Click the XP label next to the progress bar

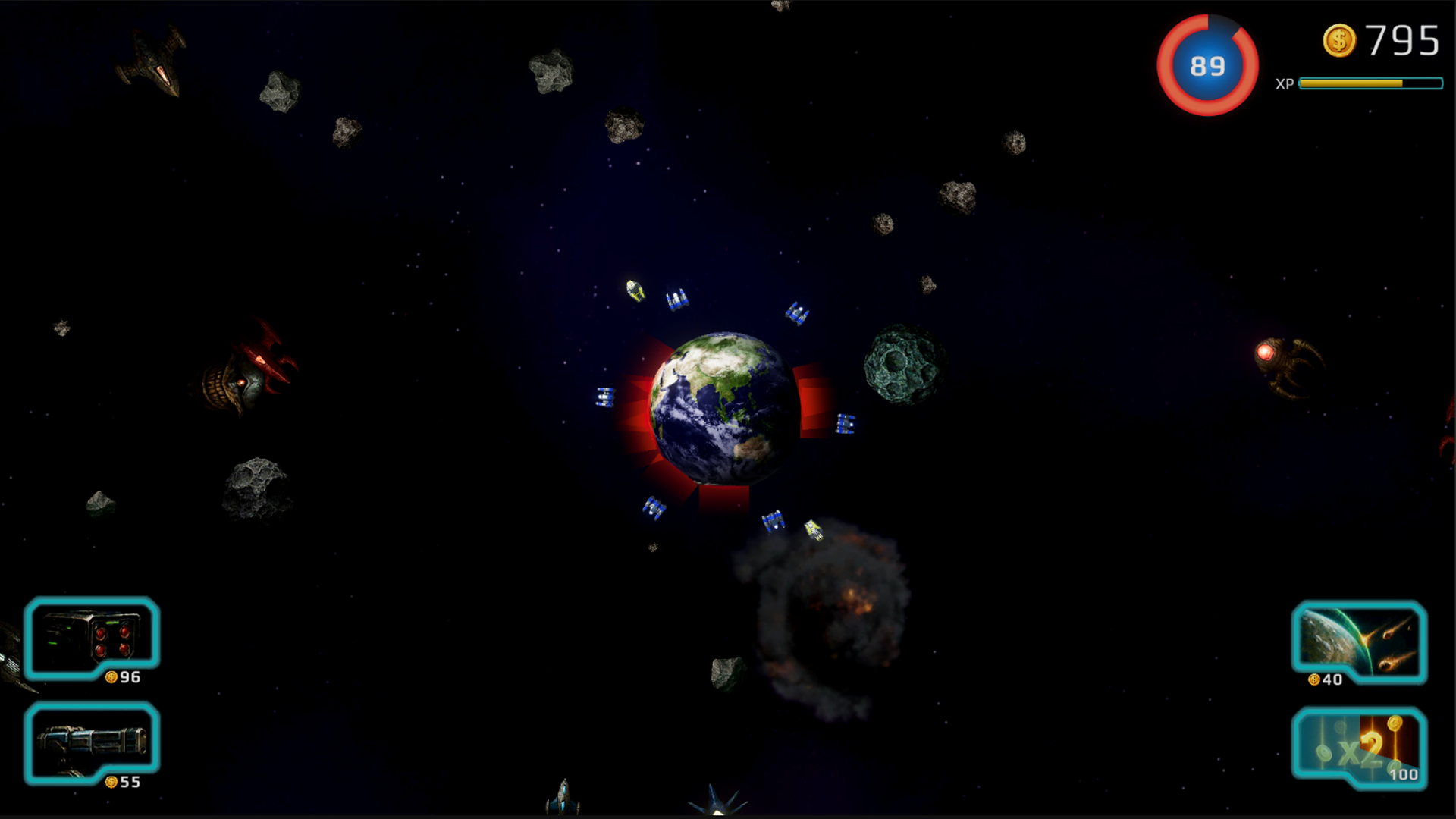1285,85
